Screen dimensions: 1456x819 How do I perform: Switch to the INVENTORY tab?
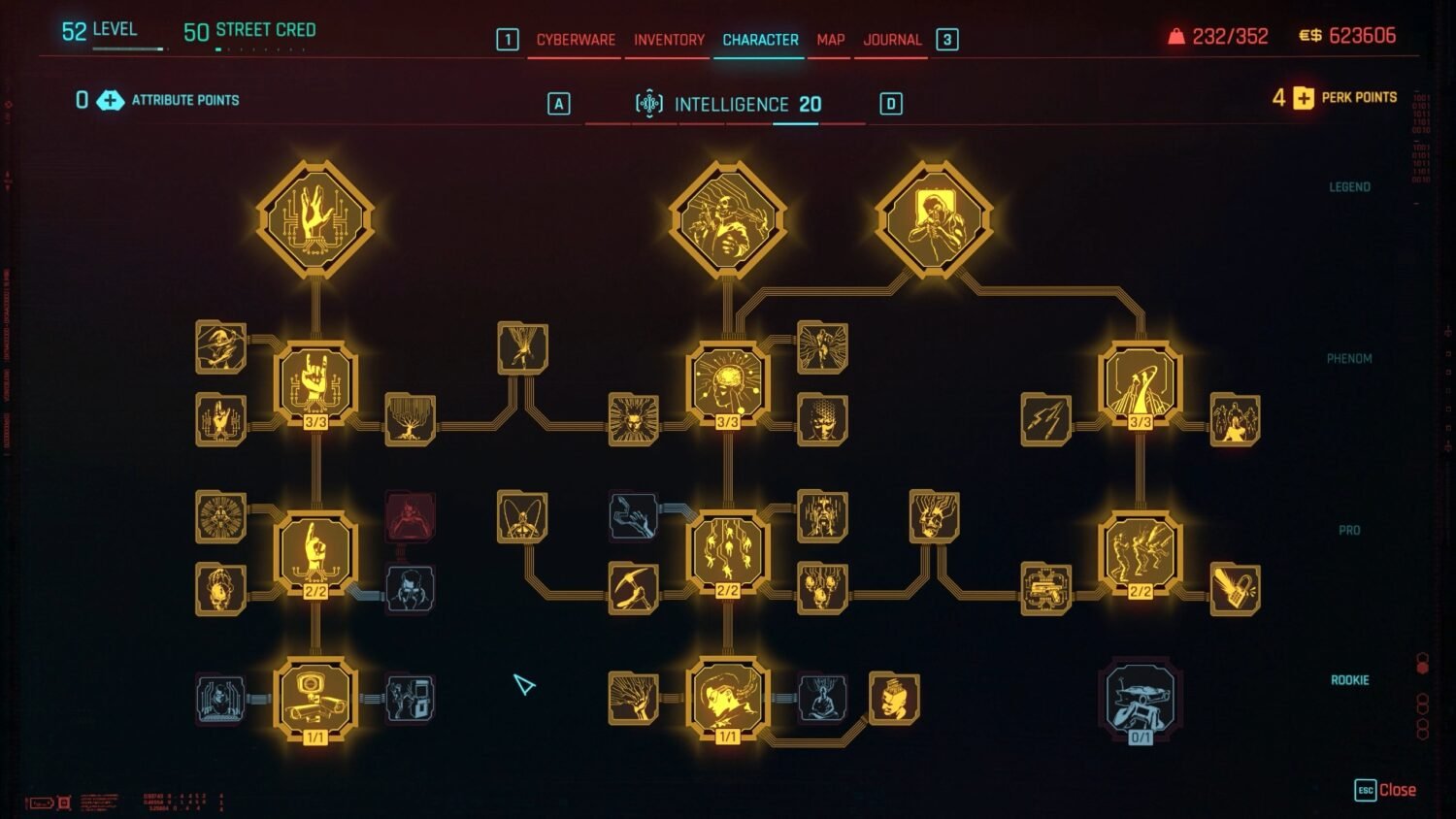[x=667, y=40]
